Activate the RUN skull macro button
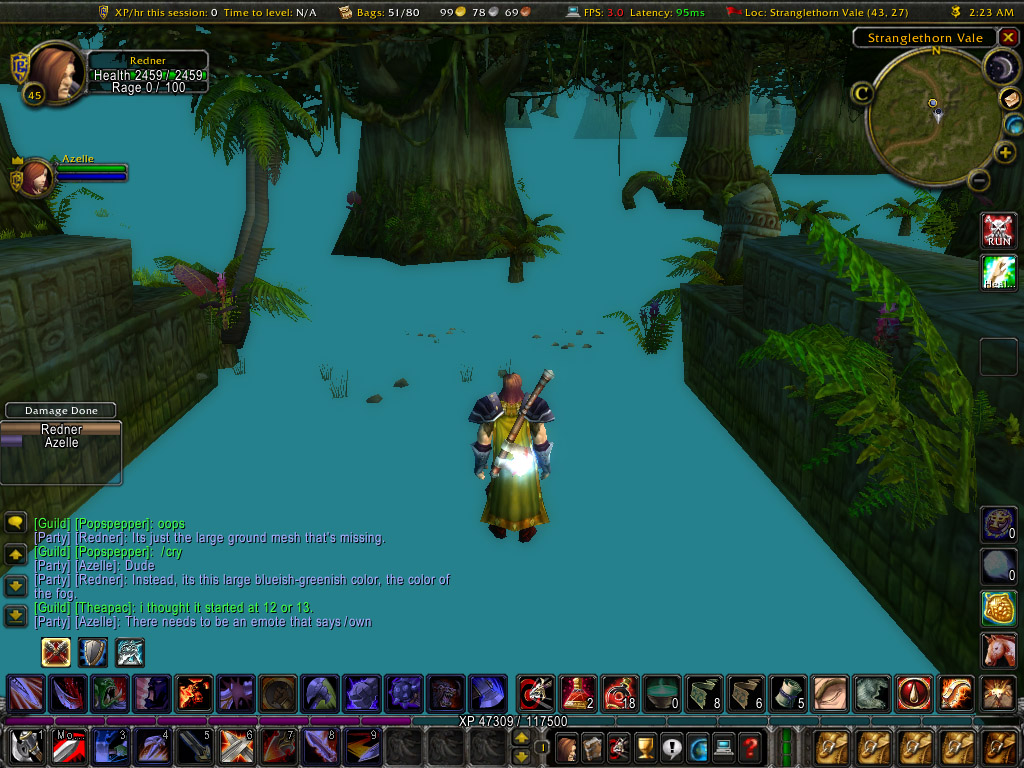This screenshot has width=1024, height=768. click(x=998, y=230)
